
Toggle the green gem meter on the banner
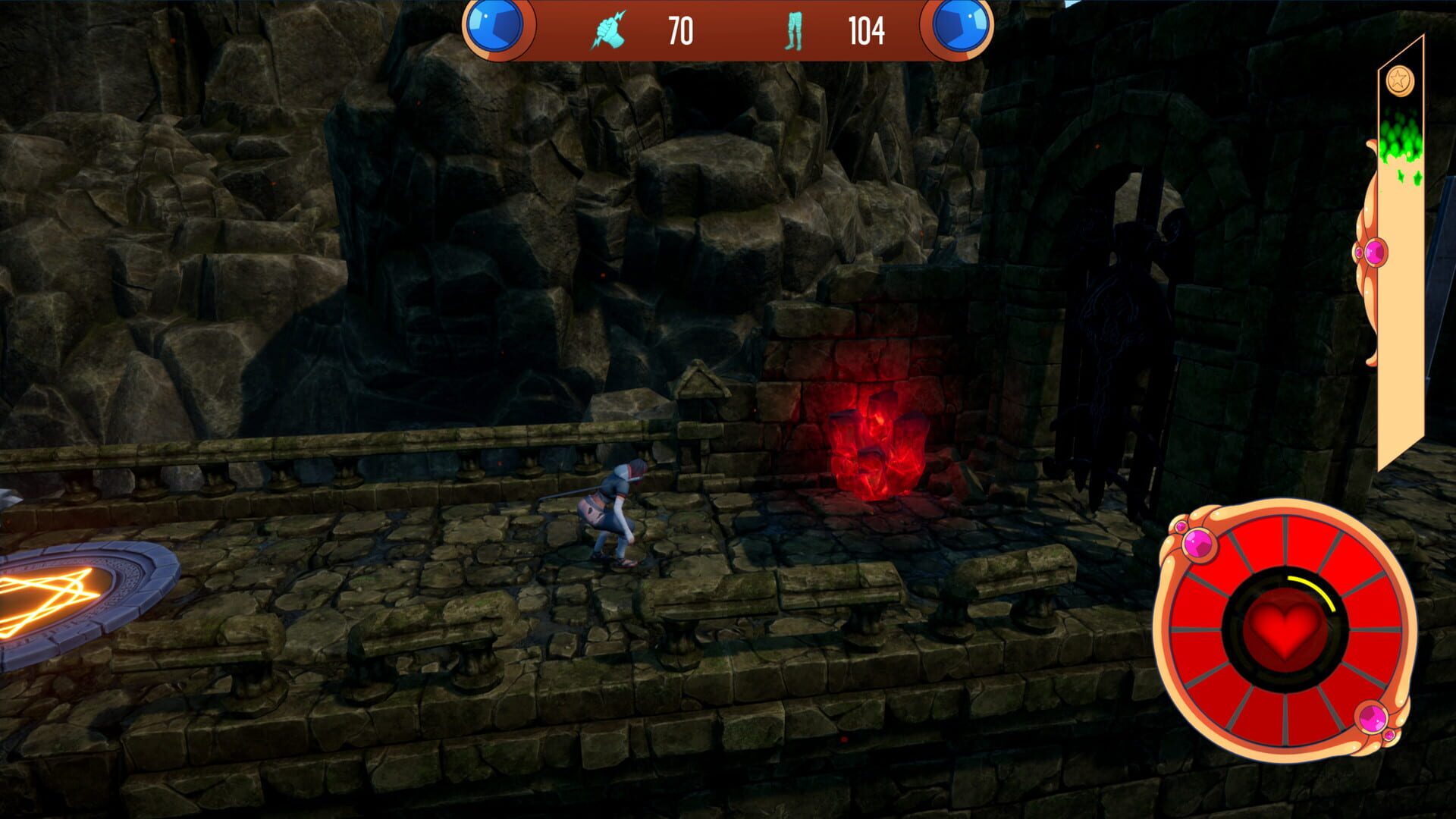[1401, 141]
